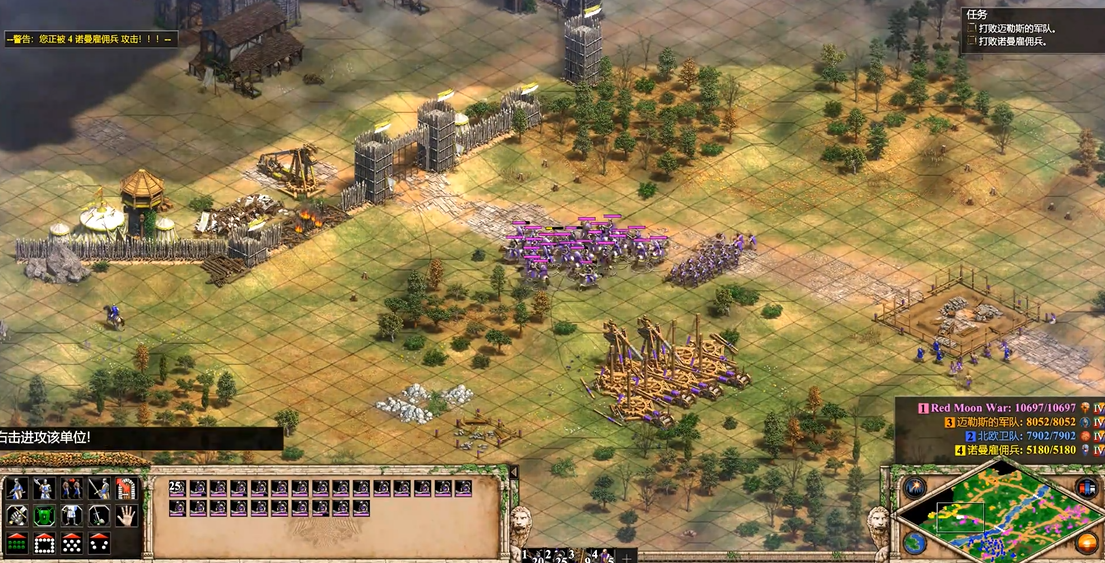The height and width of the screenshot is (563, 1105).
Task: Add a new control group with plus
Action: coord(627,556)
